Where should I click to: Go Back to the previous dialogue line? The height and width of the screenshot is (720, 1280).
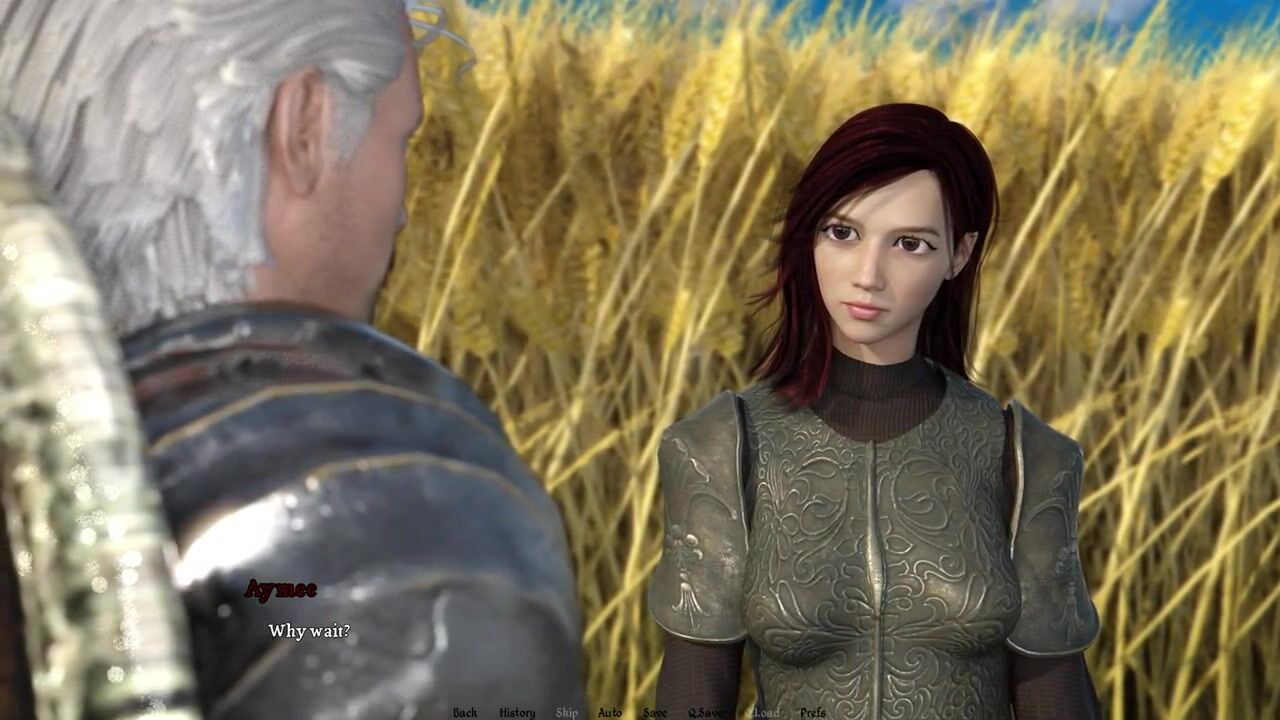click(x=465, y=712)
